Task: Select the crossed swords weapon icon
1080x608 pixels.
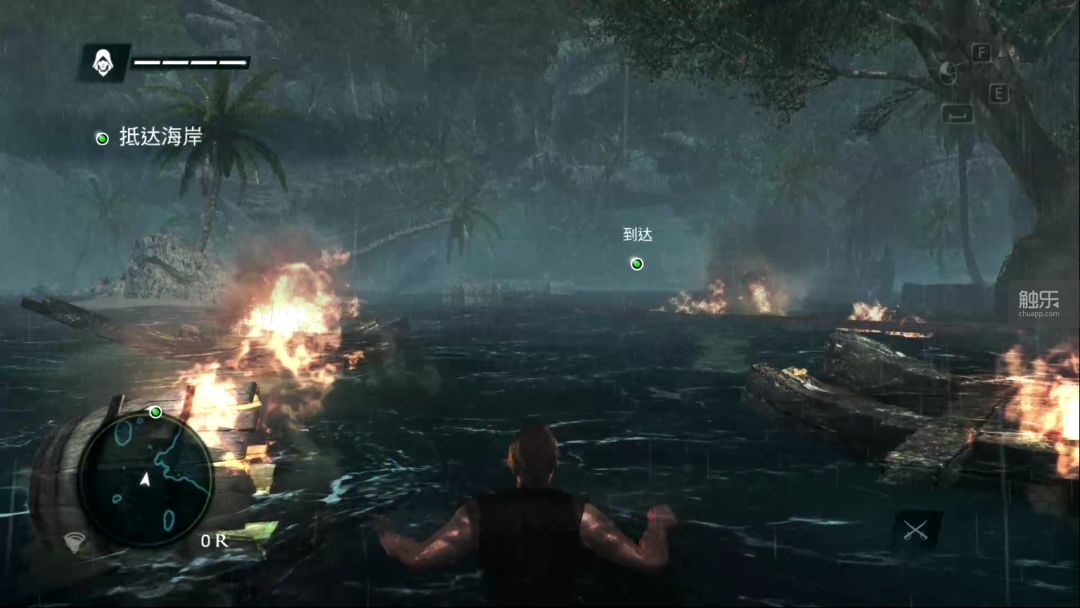Action: click(917, 531)
